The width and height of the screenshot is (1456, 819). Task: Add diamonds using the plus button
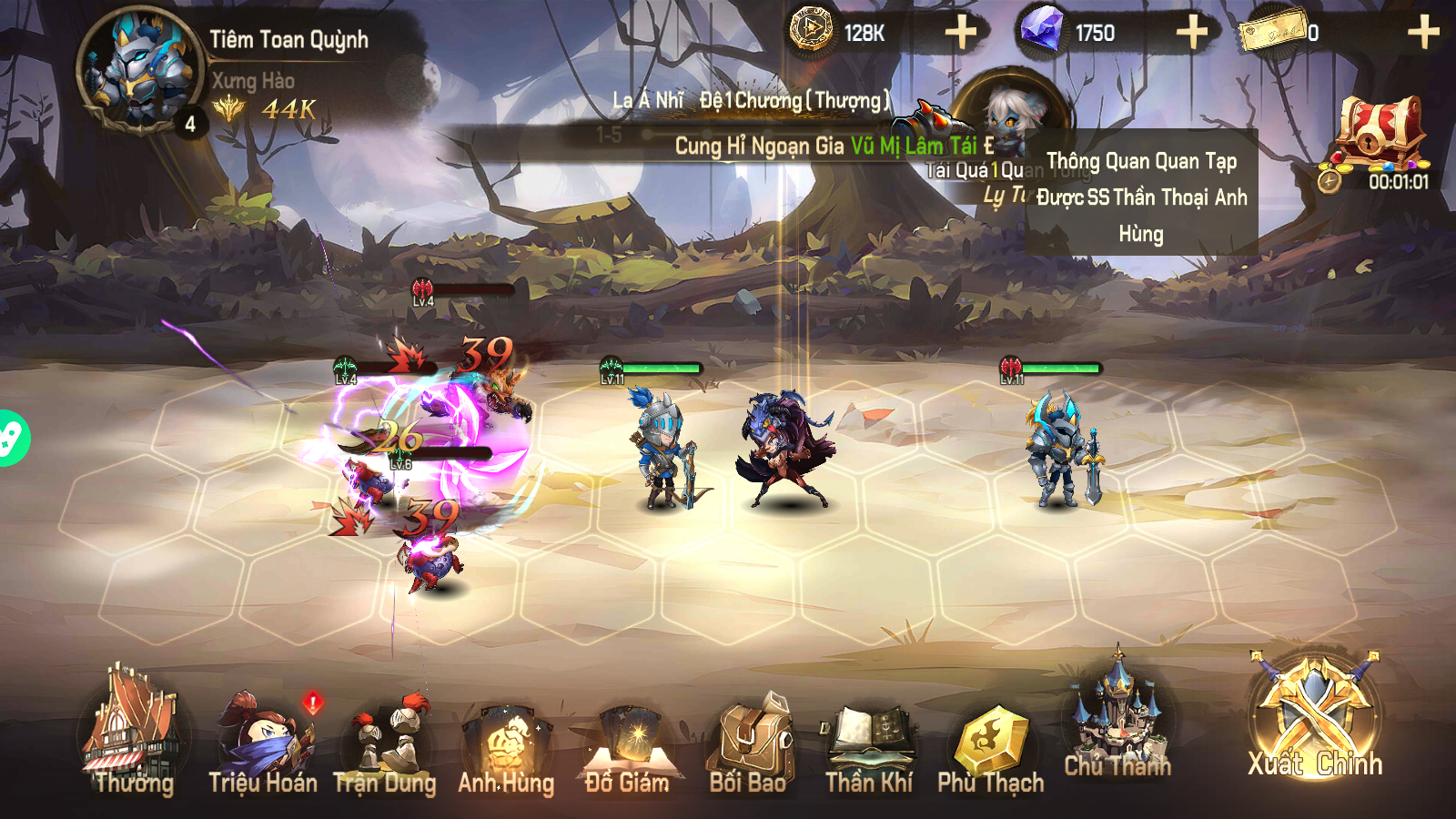pyautogui.click(x=1190, y=32)
